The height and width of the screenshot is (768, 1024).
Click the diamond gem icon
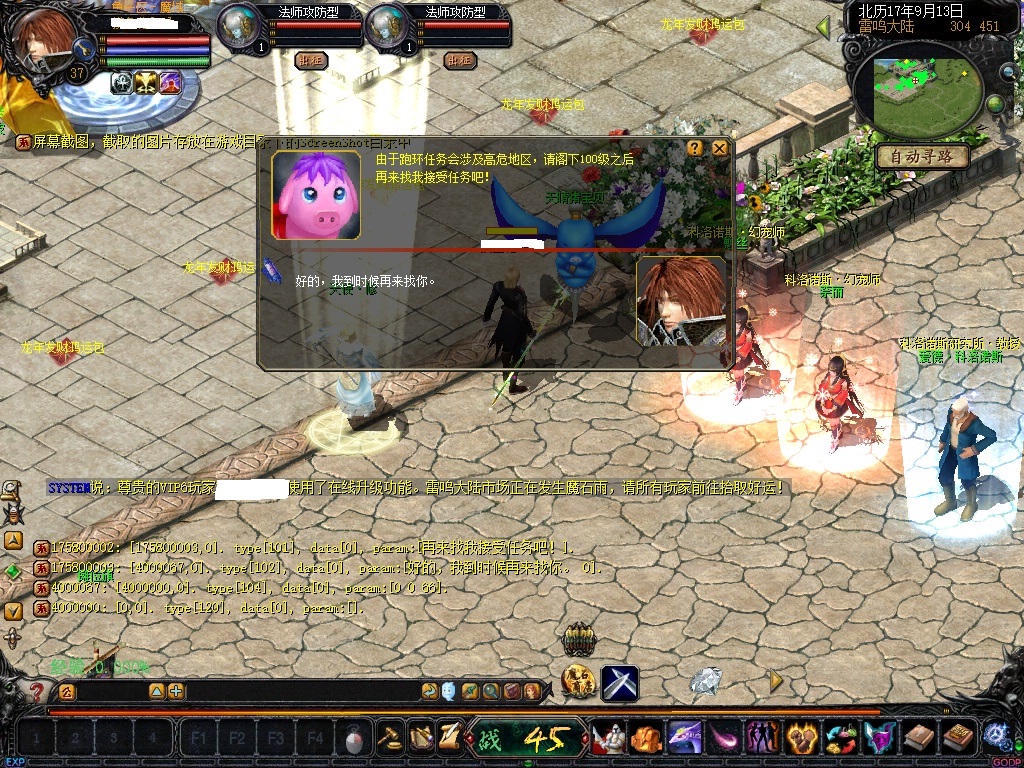706,682
